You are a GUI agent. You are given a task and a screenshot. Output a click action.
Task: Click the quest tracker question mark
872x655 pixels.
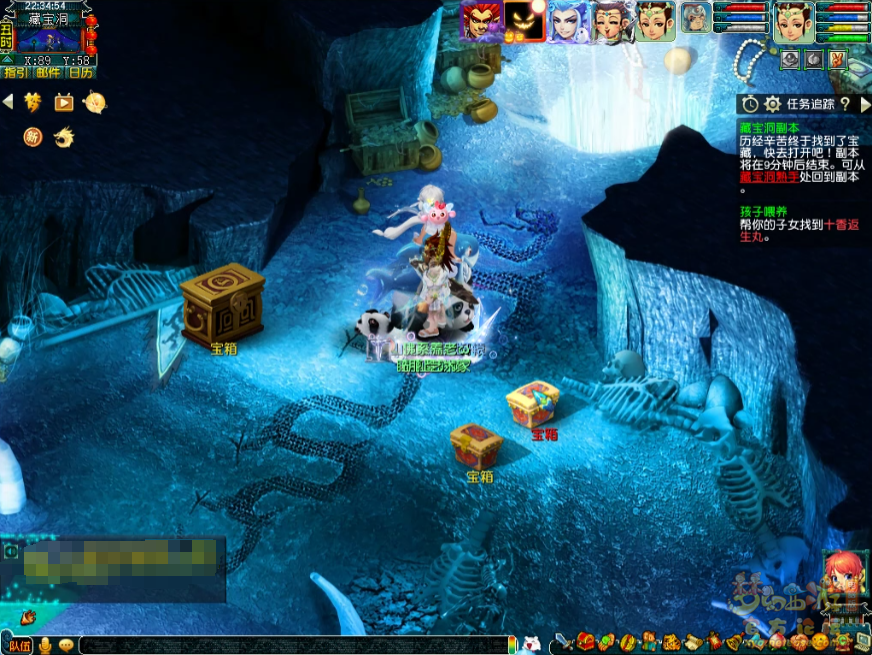(x=845, y=104)
